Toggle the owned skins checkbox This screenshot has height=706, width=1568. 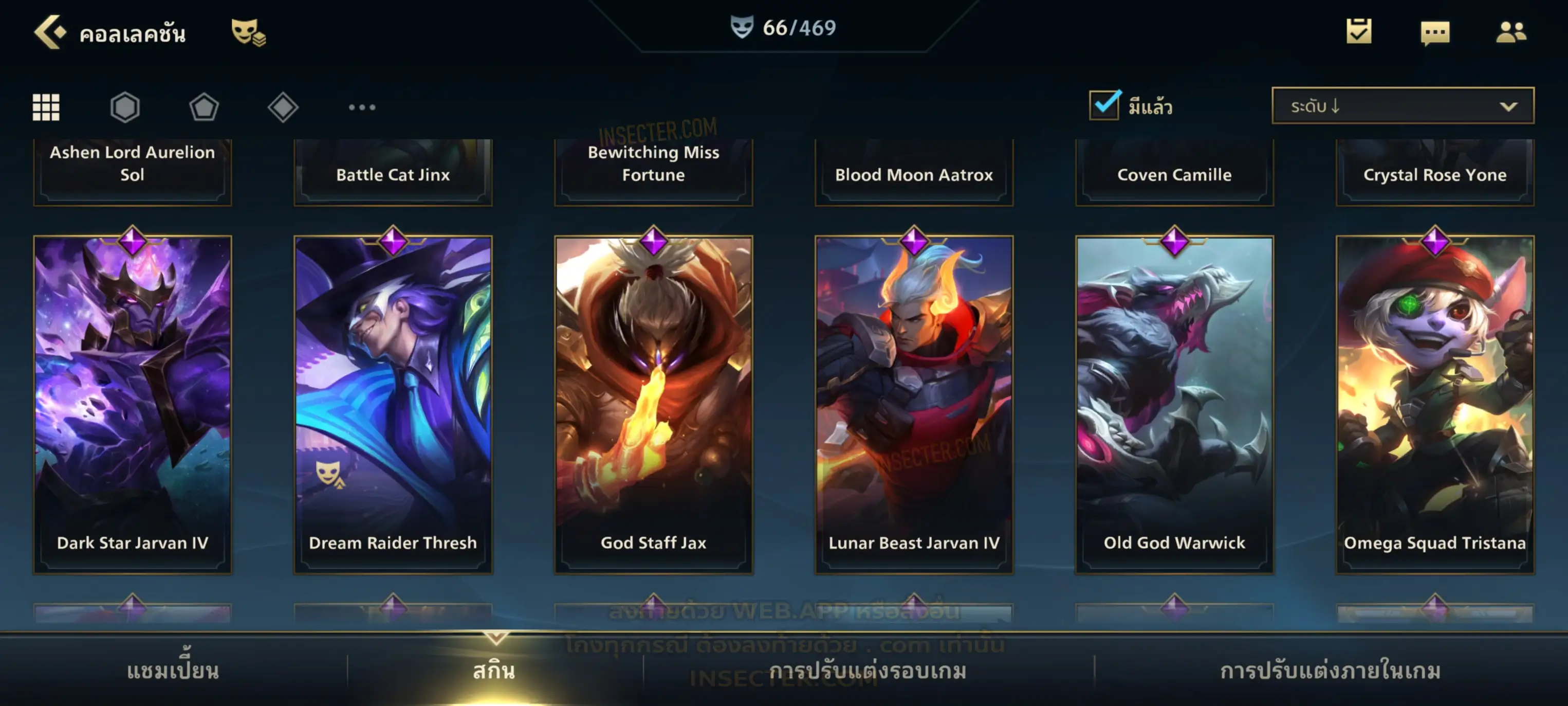tap(1104, 105)
